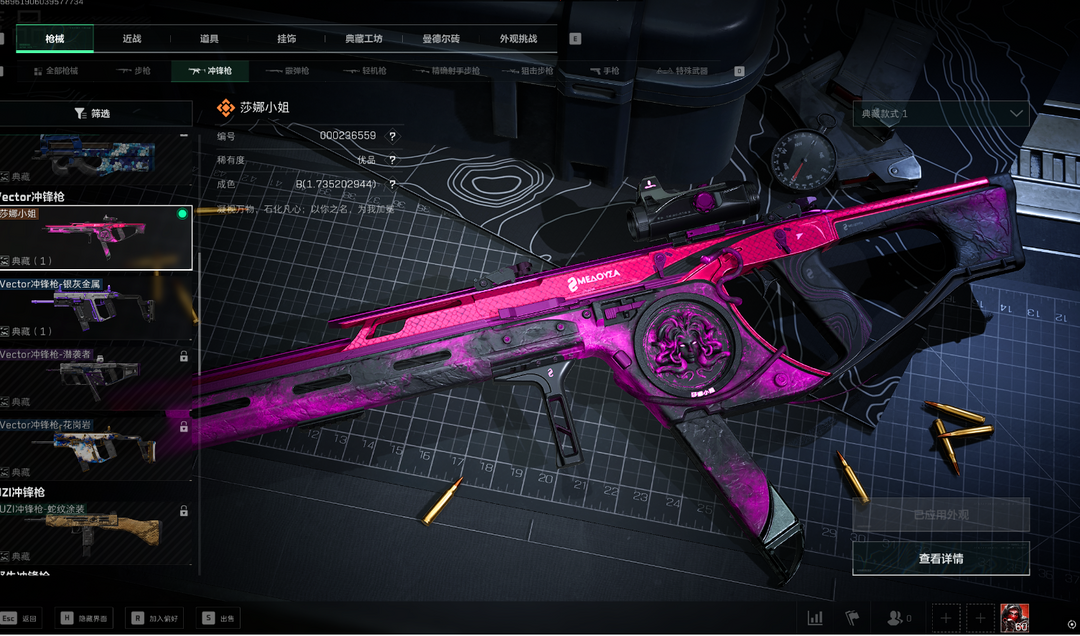This screenshot has height=636, width=1080.
Task: Switch to the 曼德尔砖 tab
Action: pos(441,39)
